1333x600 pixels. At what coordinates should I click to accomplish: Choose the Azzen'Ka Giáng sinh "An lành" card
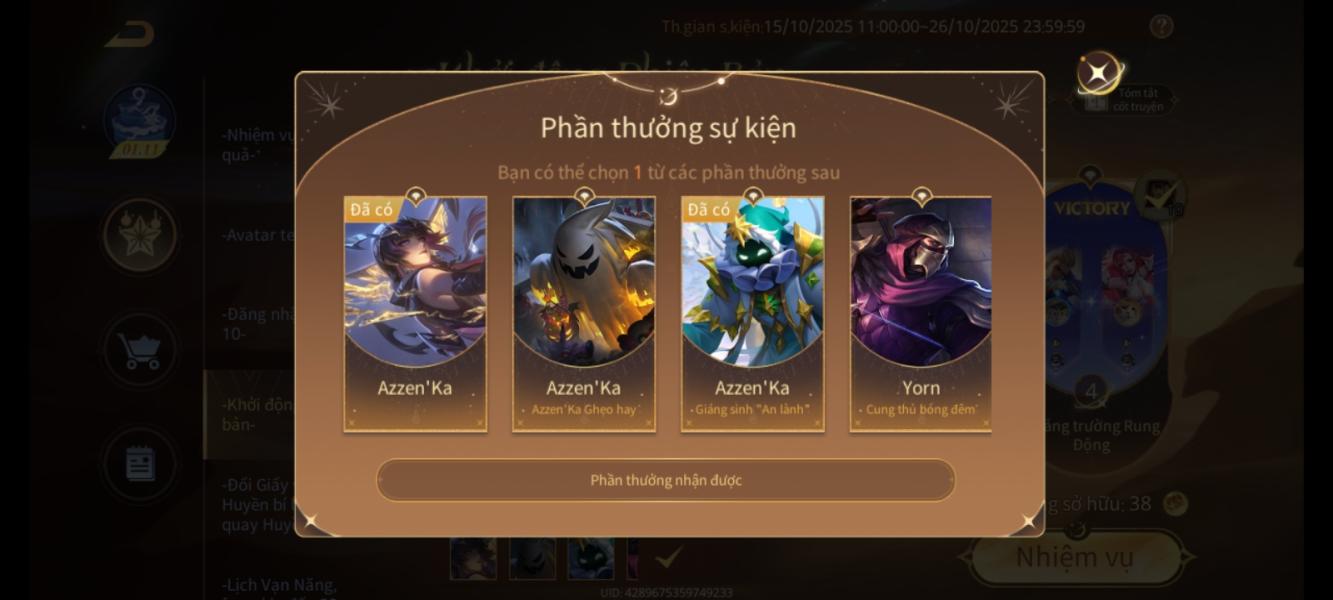tap(752, 314)
